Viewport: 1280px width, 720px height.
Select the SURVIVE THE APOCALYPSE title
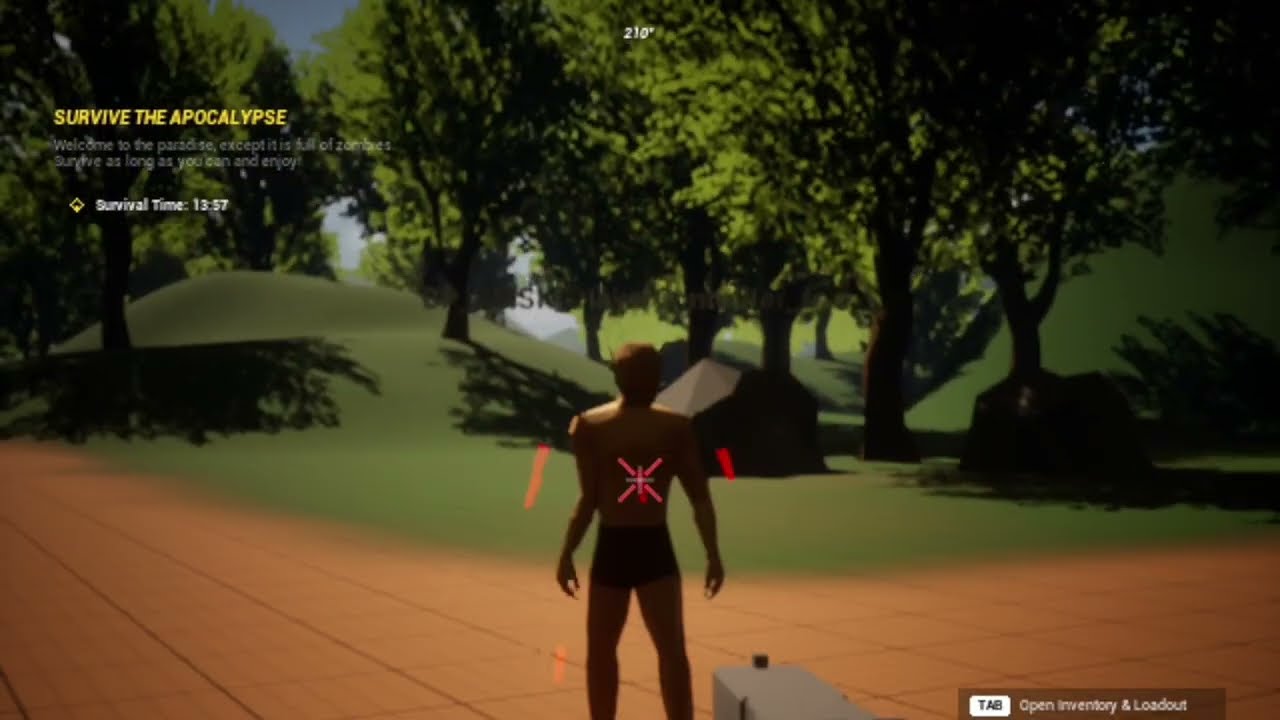click(x=170, y=117)
